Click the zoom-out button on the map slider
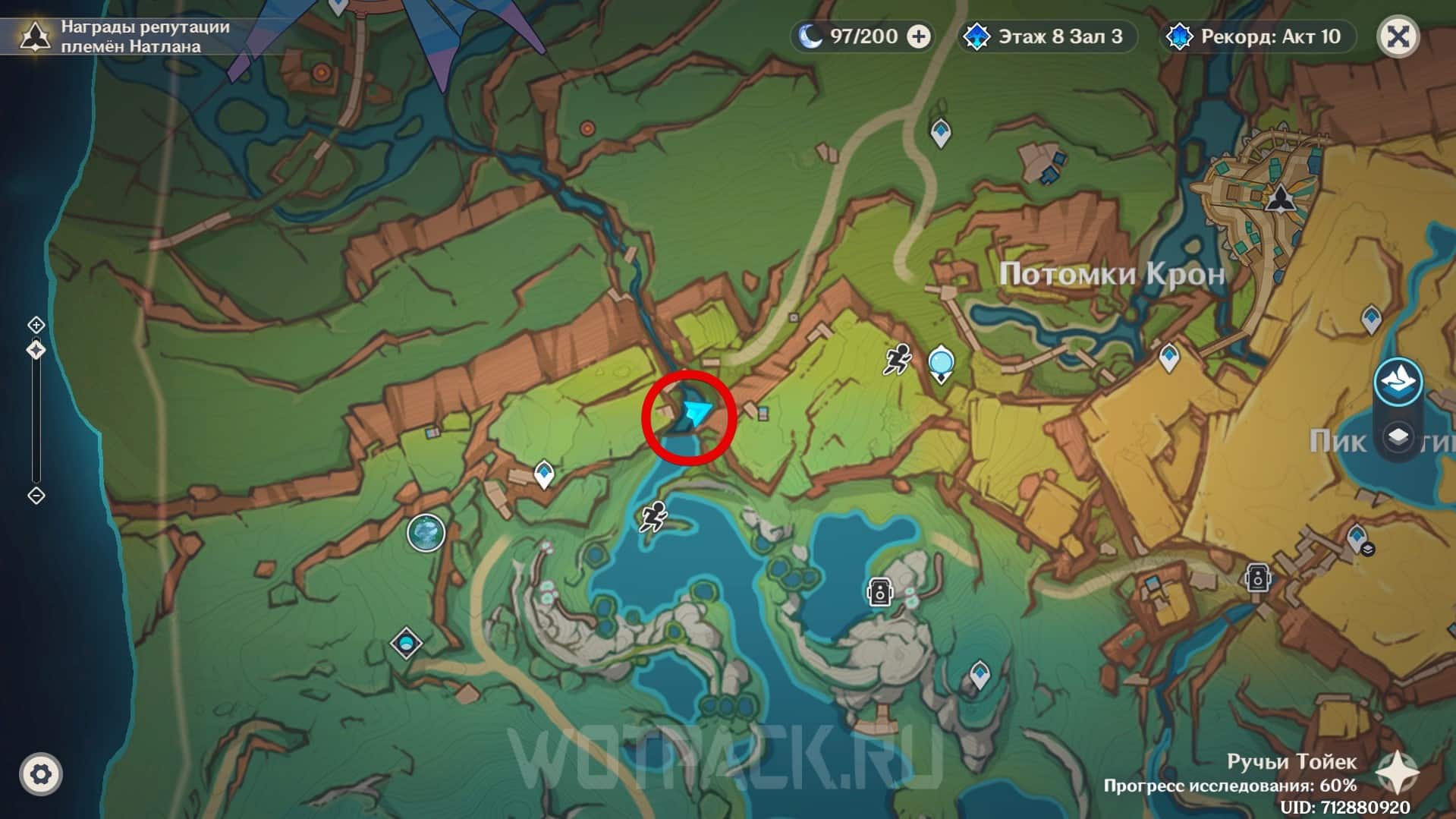Screen dimensions: 1456x819 (36, 496)
